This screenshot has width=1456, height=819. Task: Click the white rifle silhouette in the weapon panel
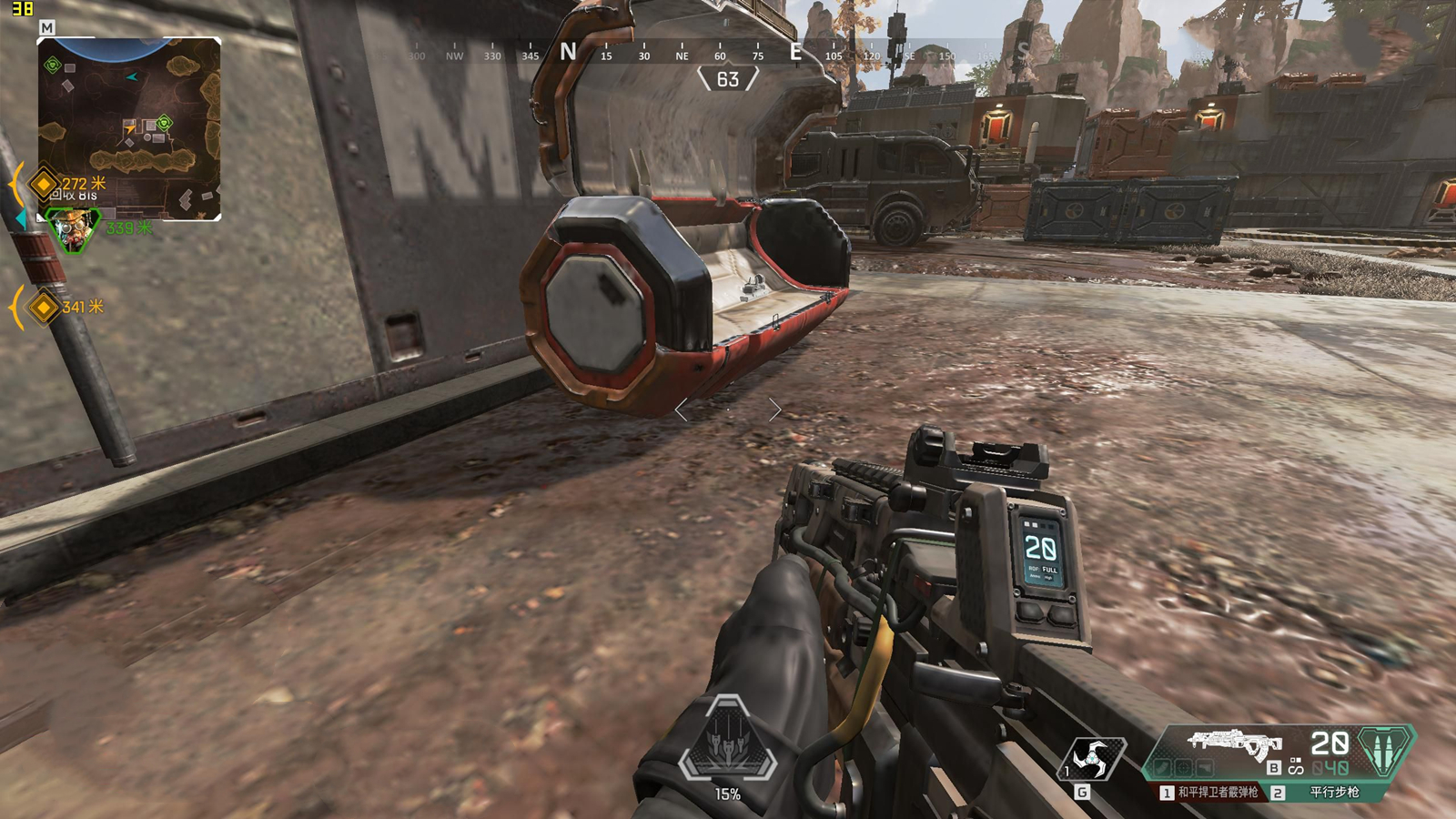1233,743
